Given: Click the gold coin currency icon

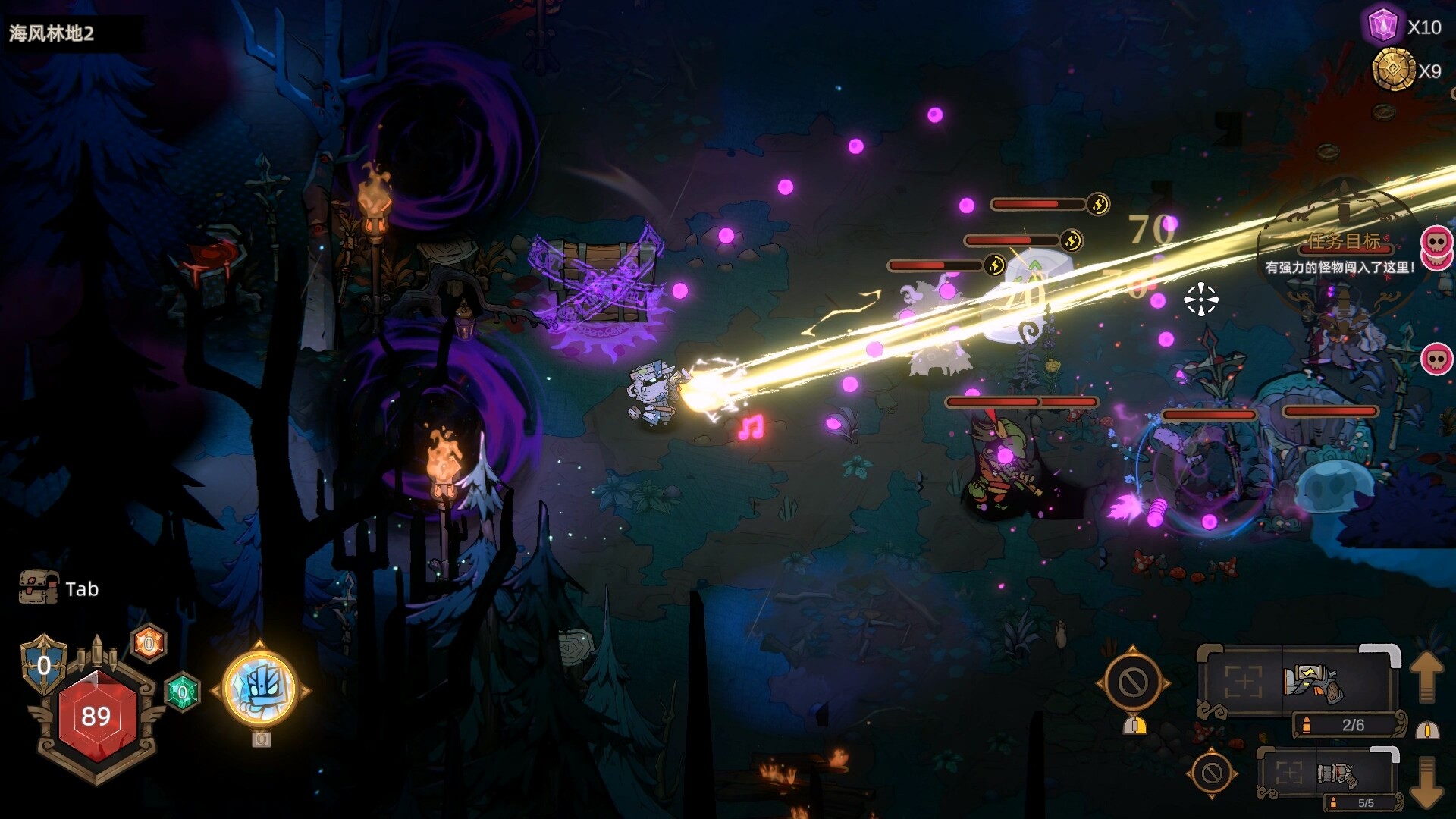Looking at the screenshot, I should [x=1393, y=71].
